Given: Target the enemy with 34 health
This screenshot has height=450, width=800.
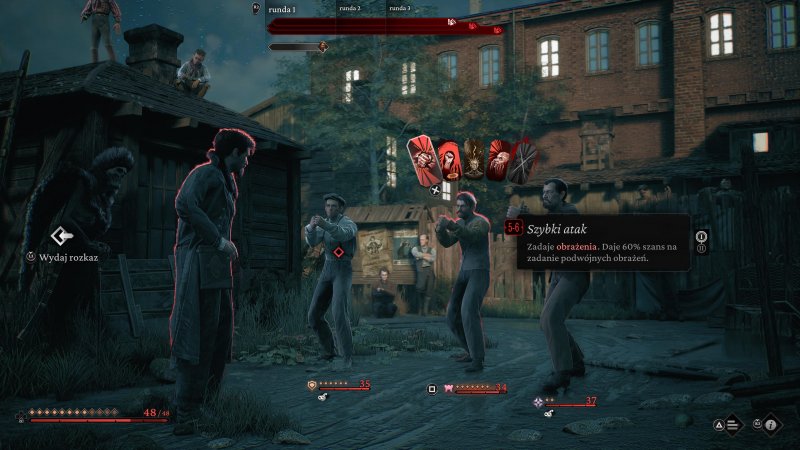Looking at the screenshot, I should click(x=466, y=290).
